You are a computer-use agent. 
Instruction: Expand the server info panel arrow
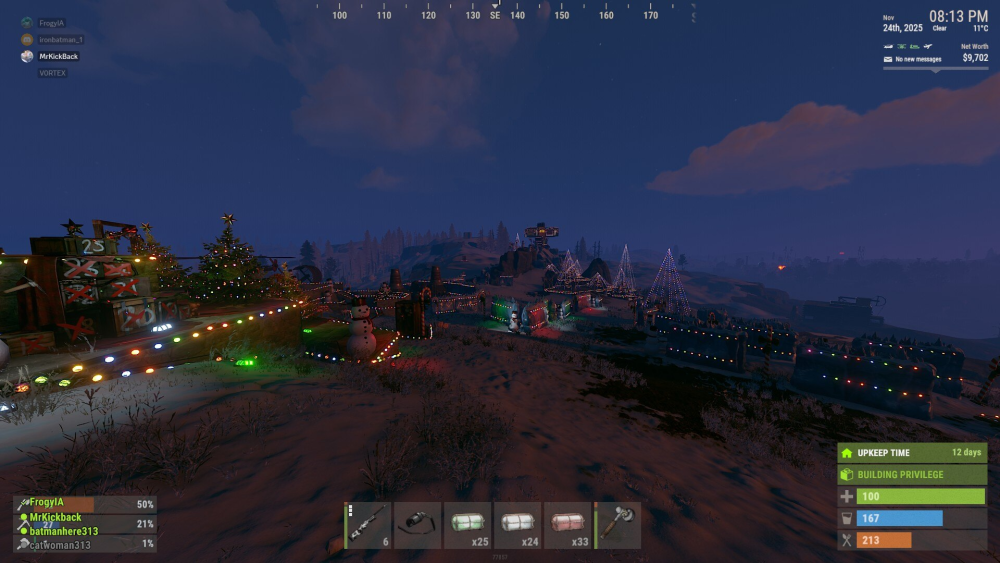tap(936, 70)
